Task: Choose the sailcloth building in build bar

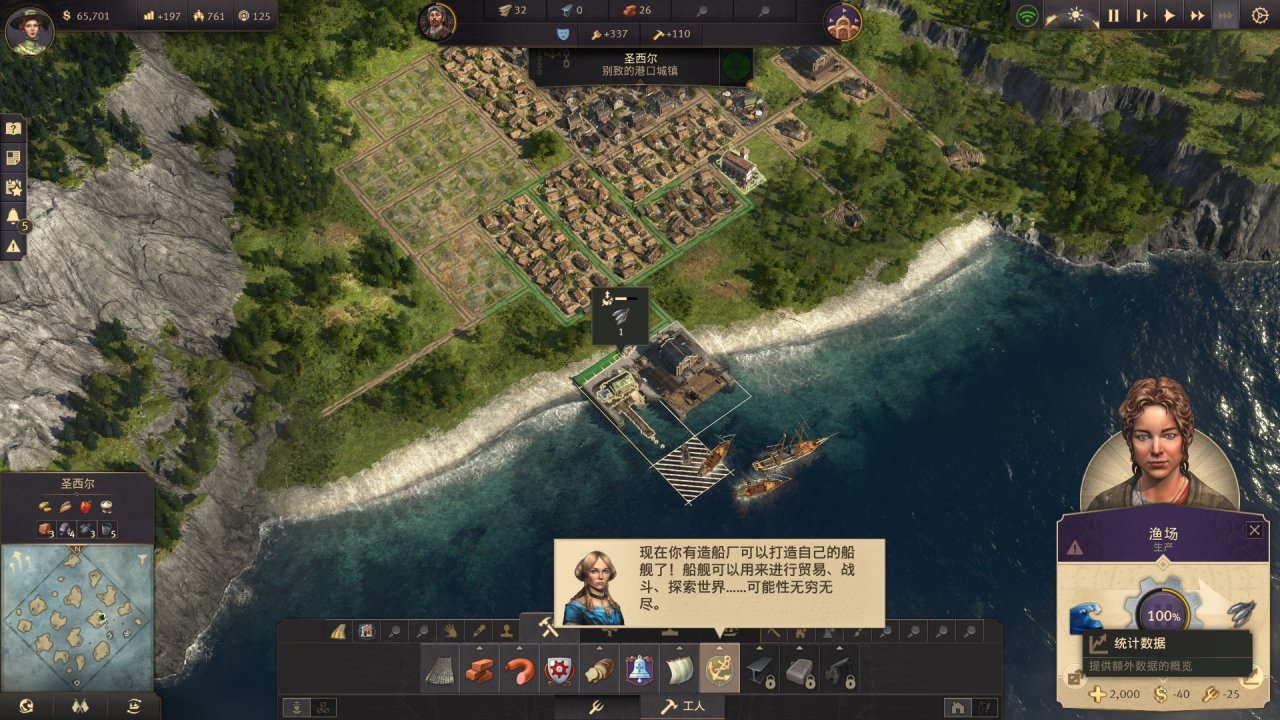Action: (x=680, y=669)
